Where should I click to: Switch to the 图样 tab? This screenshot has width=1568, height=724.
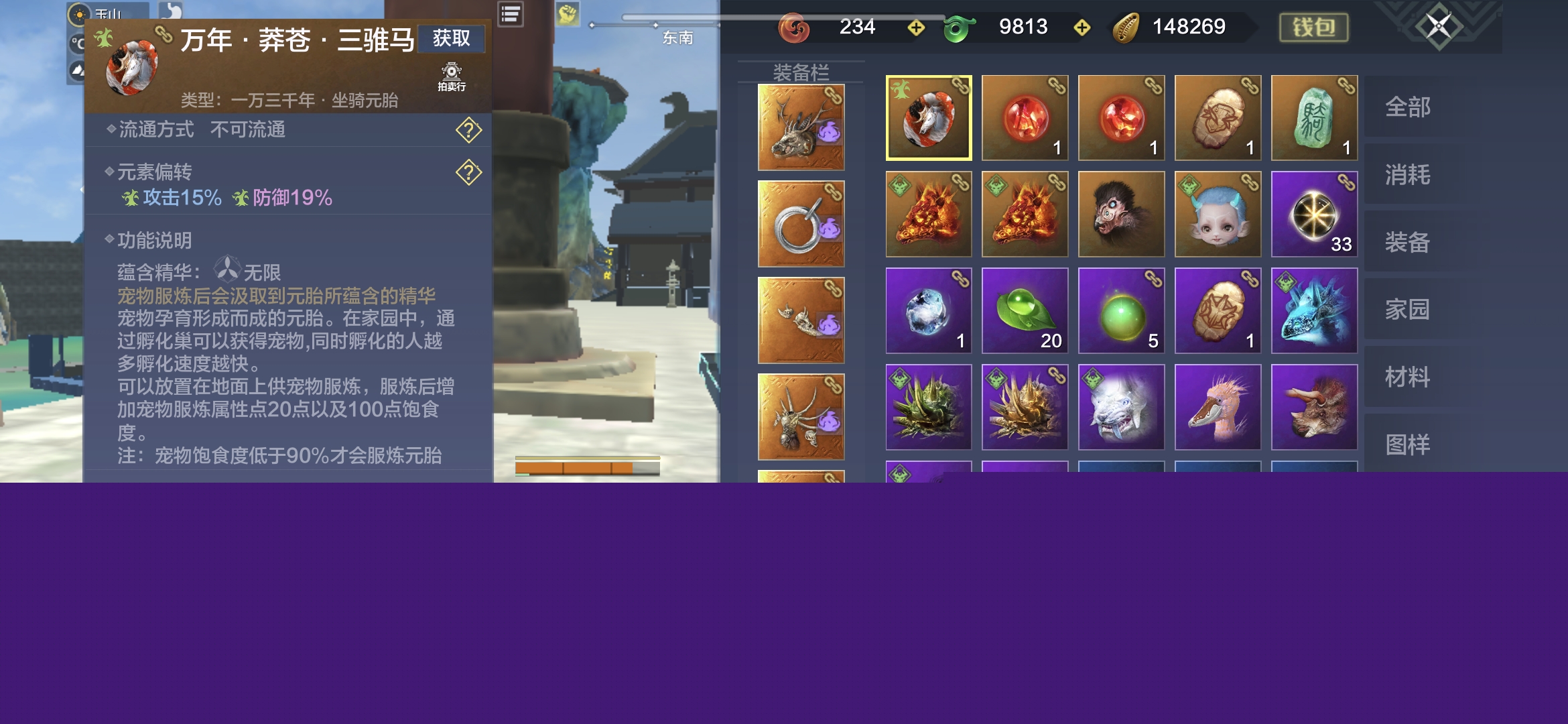pyautogui.click(x=1408, y=444)
